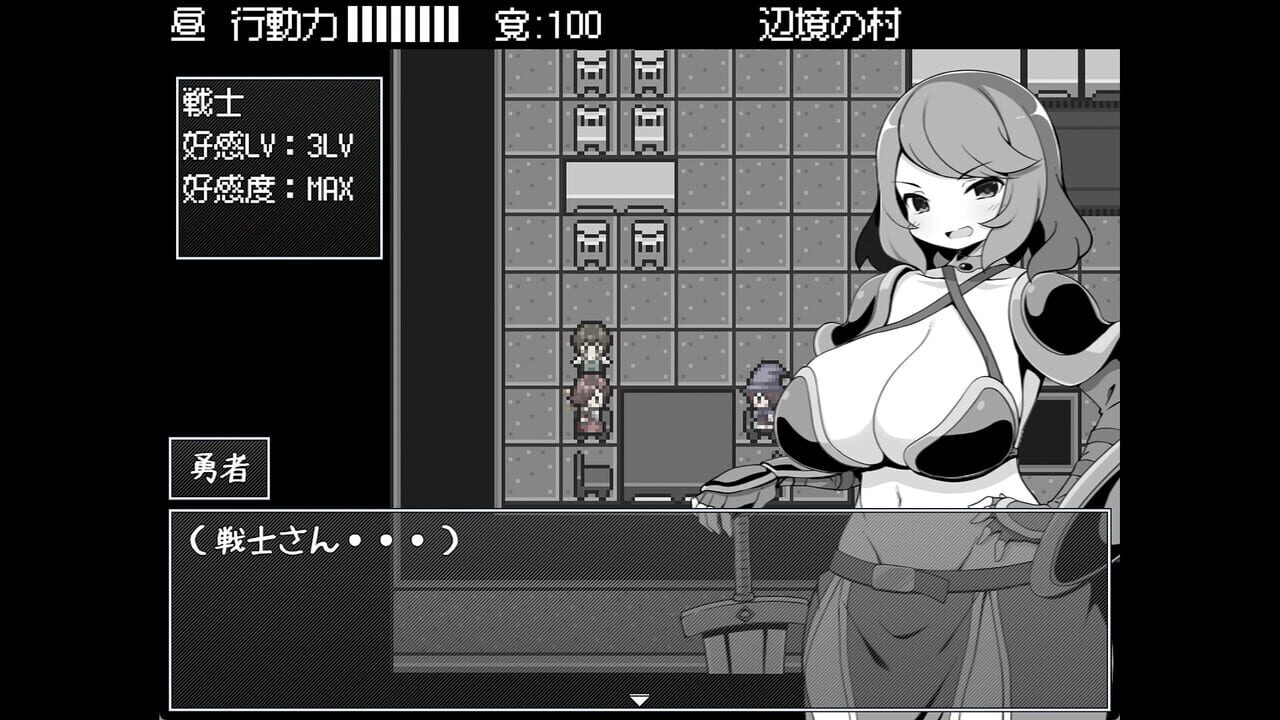
Task: Click the warrior's shoulder armor plate
Action: pyautogui.click(x=1051, y=320)
